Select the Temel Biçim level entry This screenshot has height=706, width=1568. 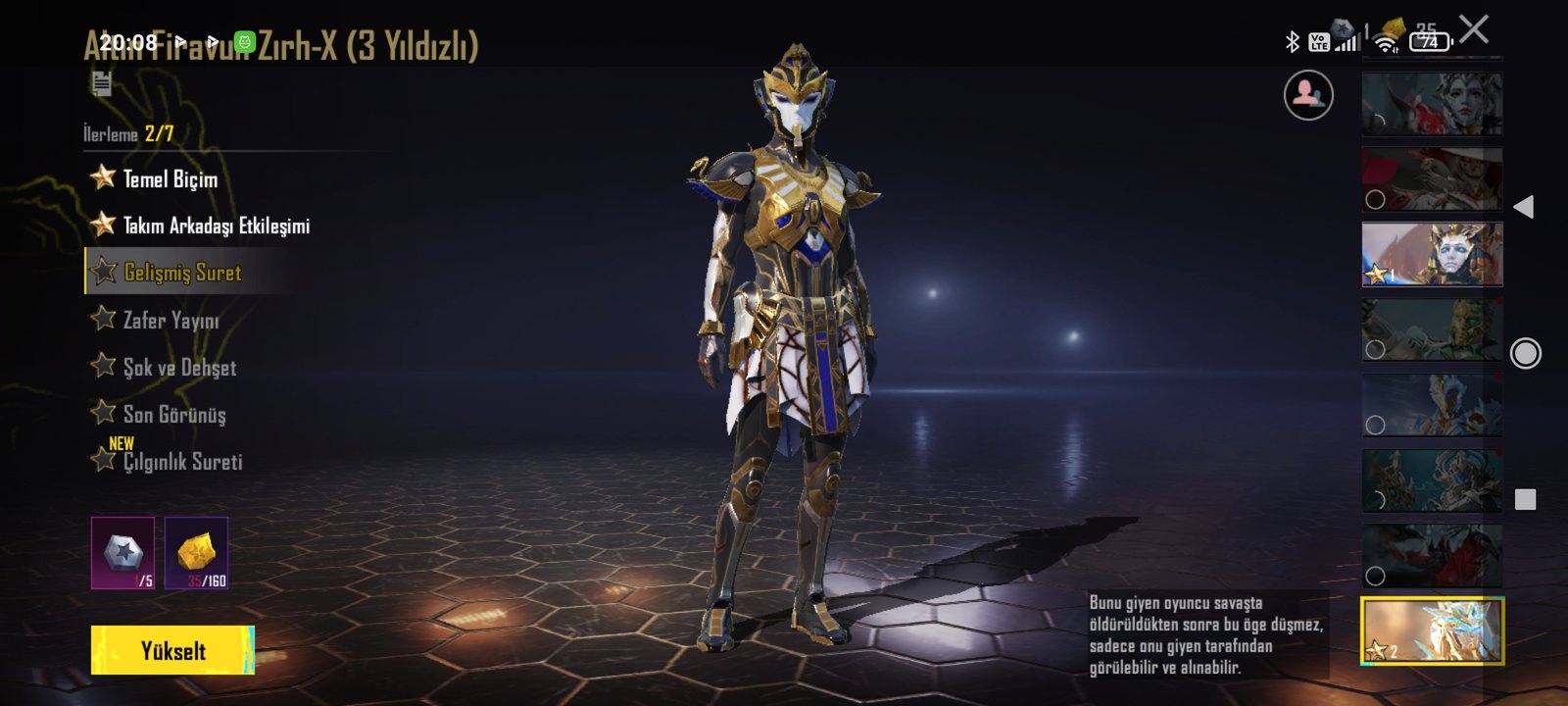[170, 178]
